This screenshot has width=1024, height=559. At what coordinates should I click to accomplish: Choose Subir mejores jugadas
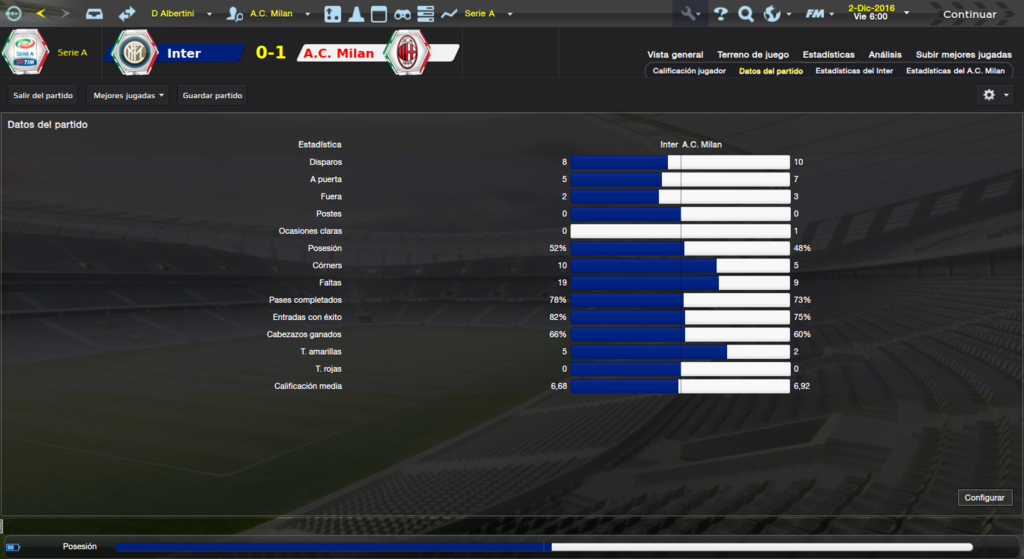point(963,55)
